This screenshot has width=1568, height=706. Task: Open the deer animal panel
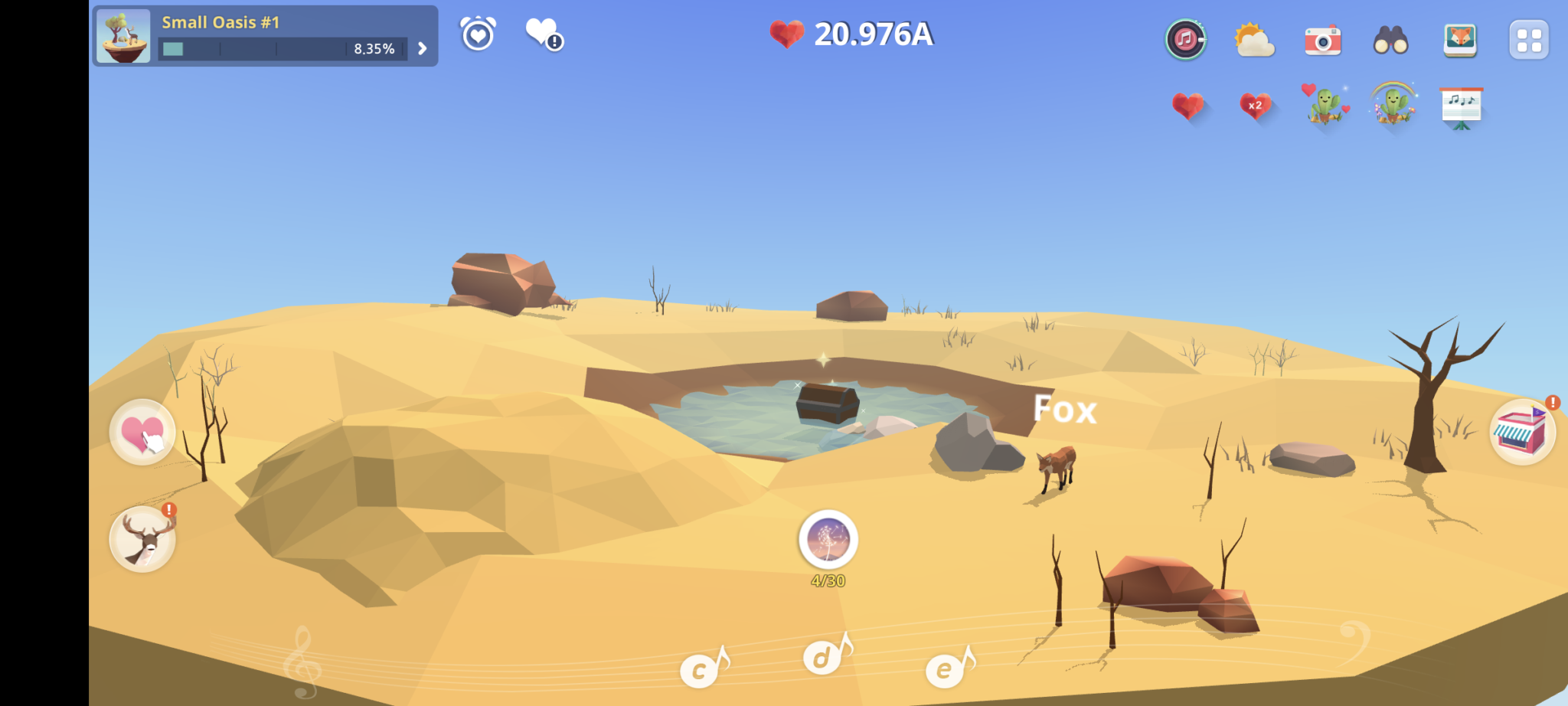coord(142,540)
